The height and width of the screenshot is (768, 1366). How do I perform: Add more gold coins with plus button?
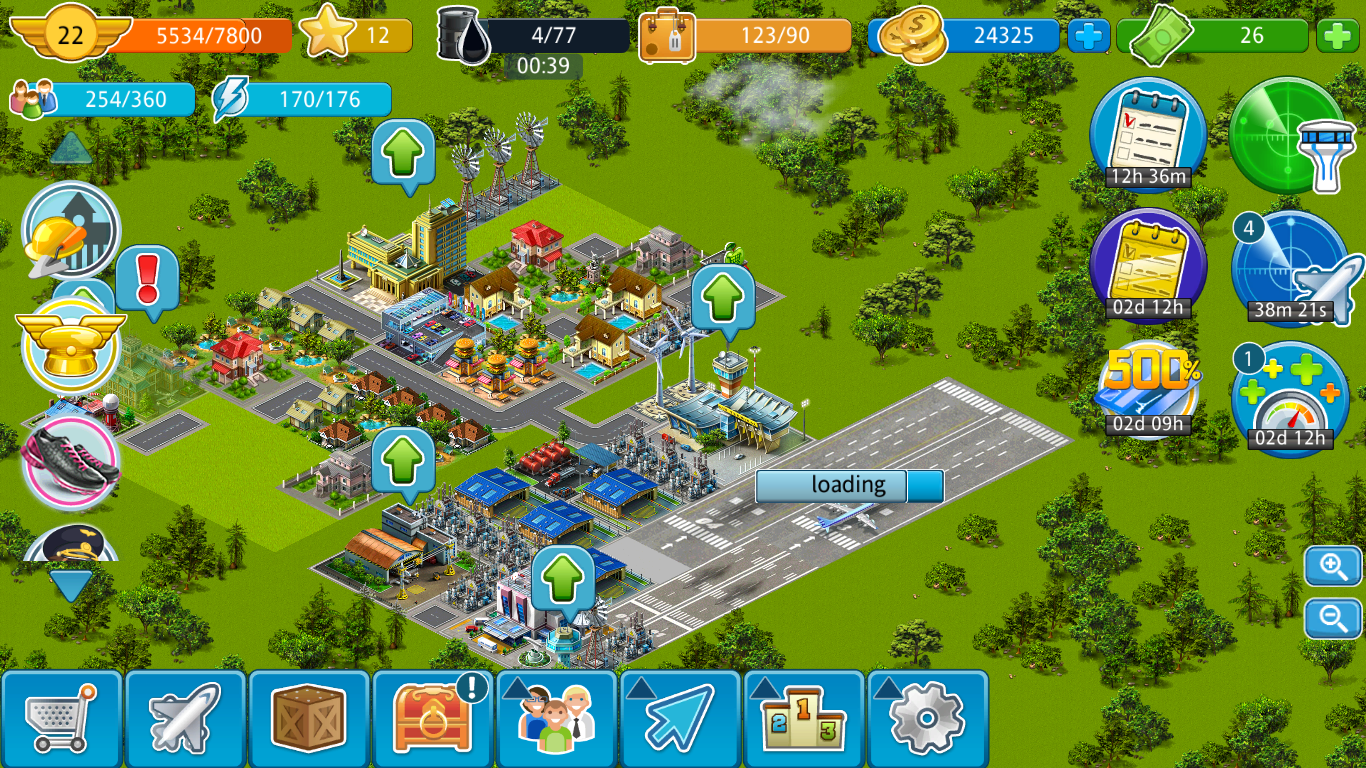(1089, 36)
